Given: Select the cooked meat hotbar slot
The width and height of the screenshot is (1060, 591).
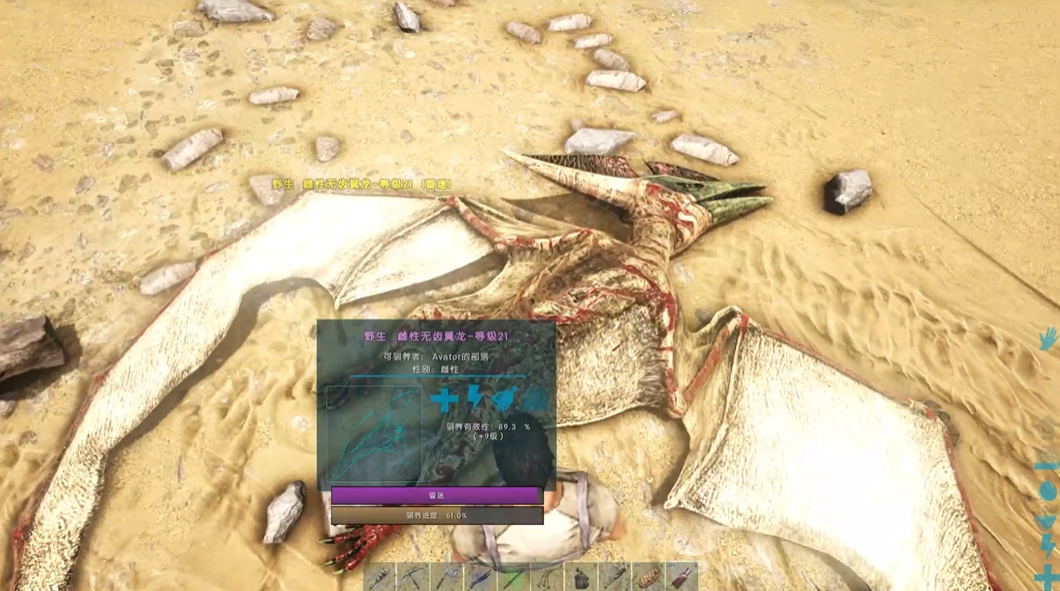Looking at the screenshot, I should click(x=648, y=577).
